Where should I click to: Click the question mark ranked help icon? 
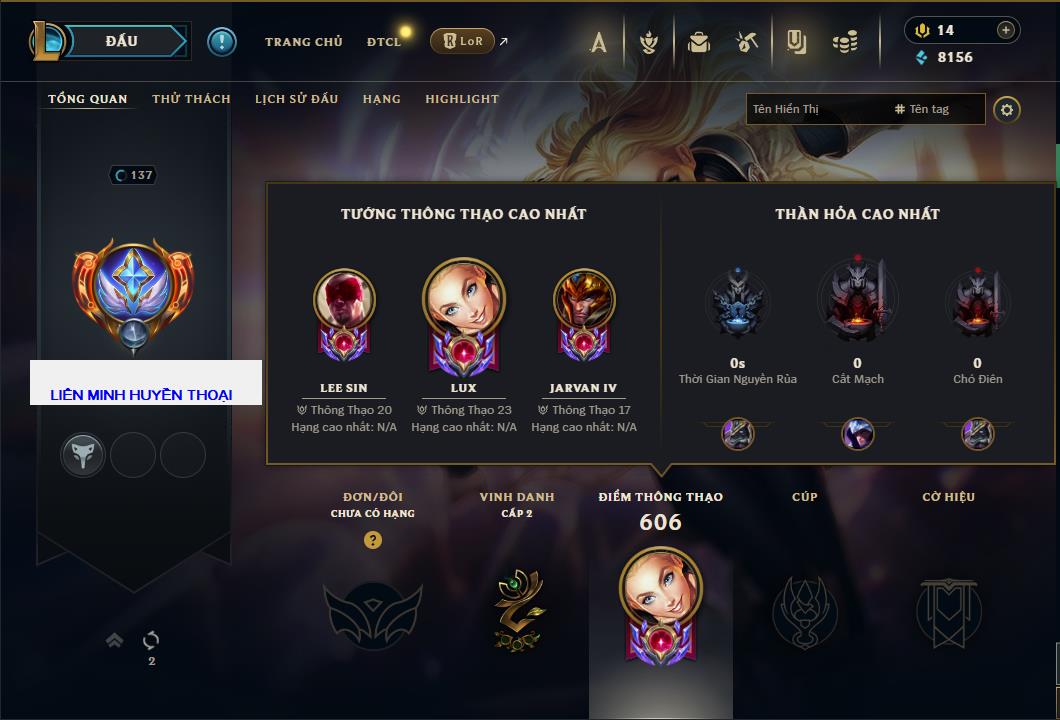(x=373, y=540)
